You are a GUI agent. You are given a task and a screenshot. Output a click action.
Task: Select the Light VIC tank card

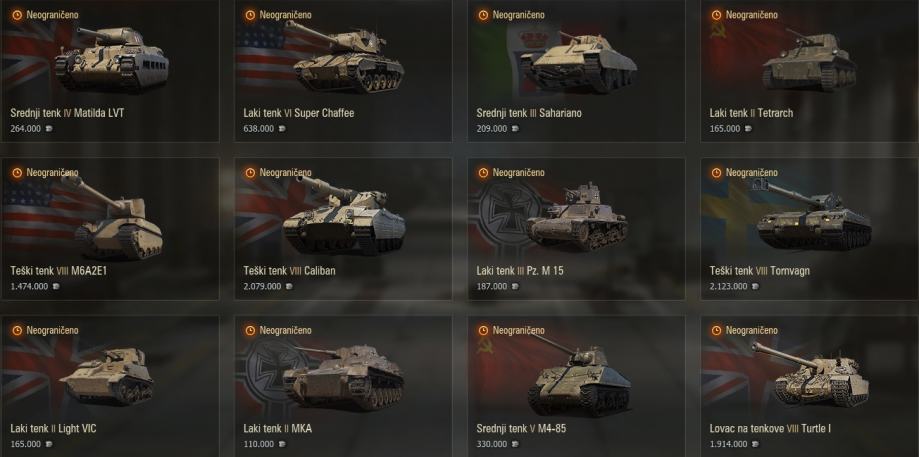109,385
